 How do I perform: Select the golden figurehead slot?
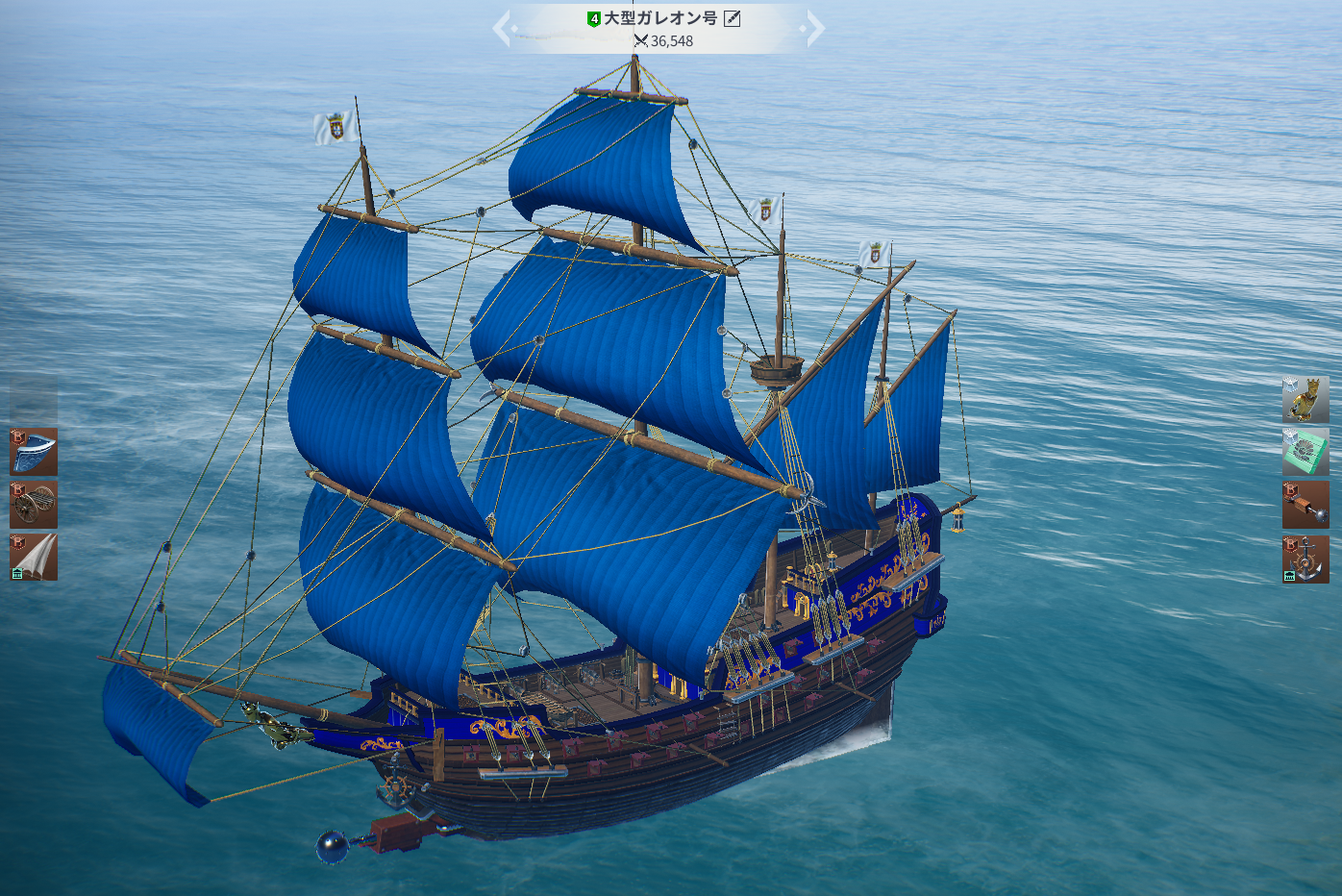click(1305, 399)
